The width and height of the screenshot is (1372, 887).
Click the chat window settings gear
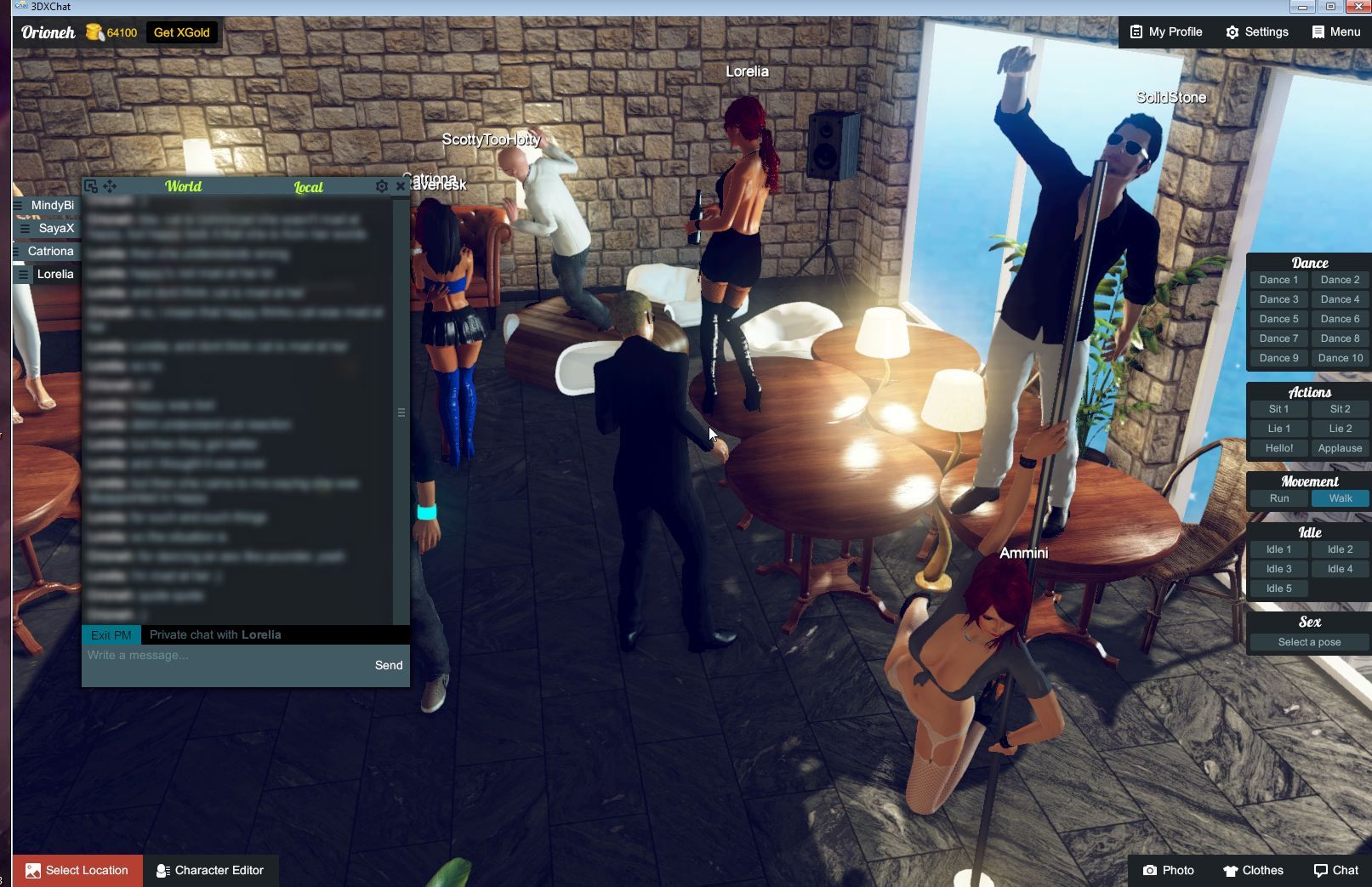(x=381, y=186)
